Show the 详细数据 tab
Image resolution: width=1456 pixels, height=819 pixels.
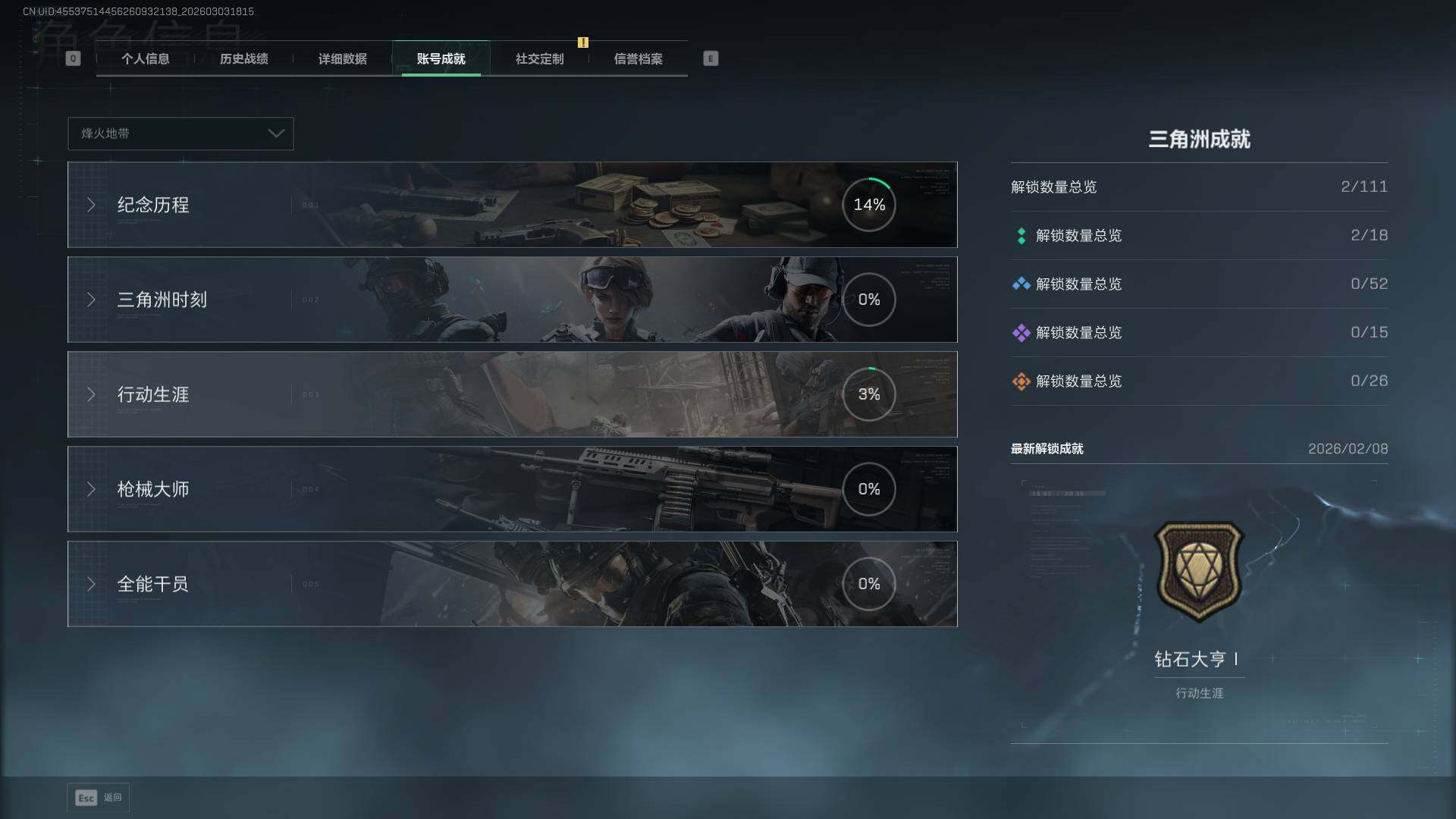(x=342, y=59)
